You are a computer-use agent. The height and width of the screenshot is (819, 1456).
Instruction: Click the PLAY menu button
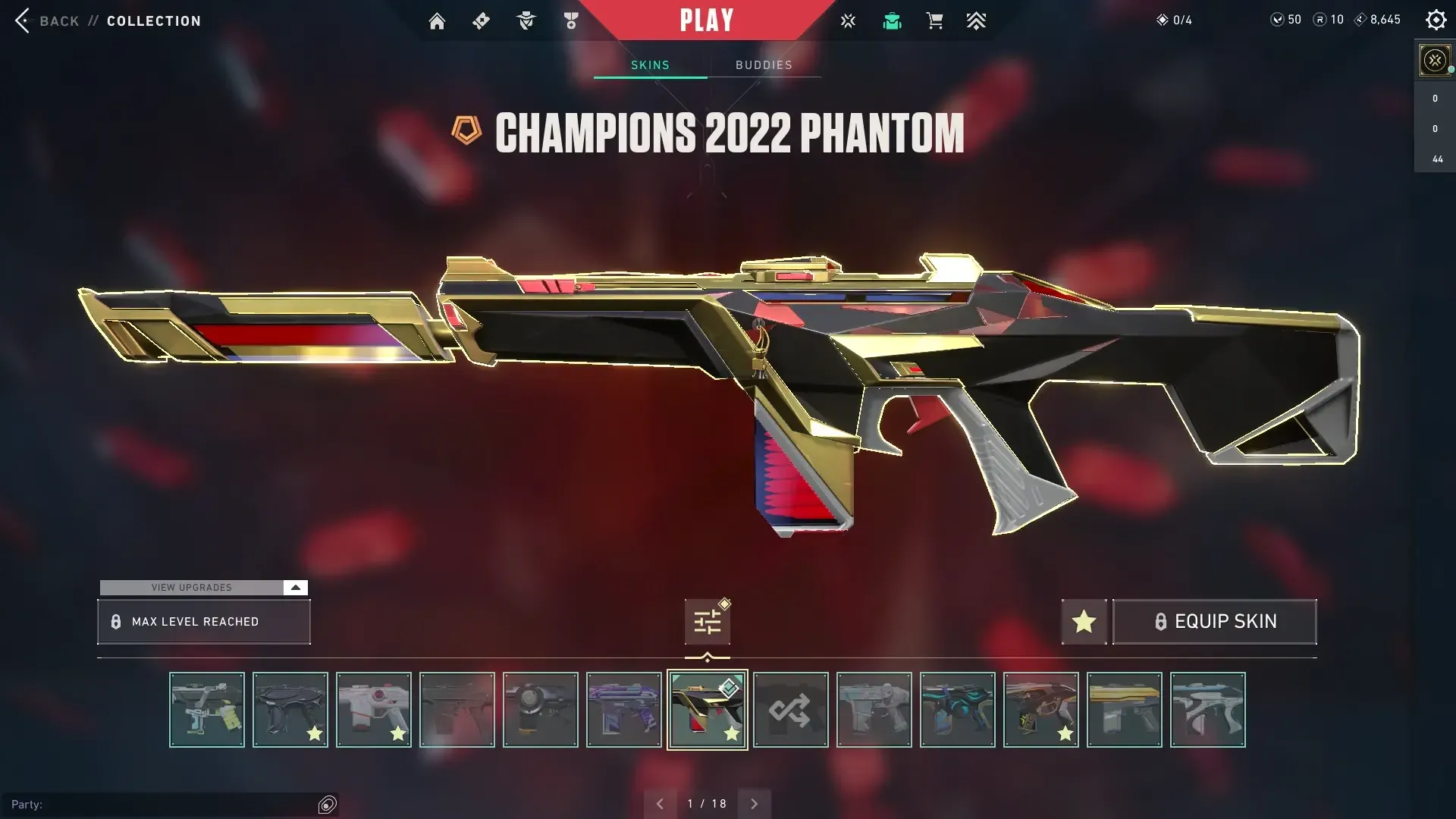click(x=707, y=20)
